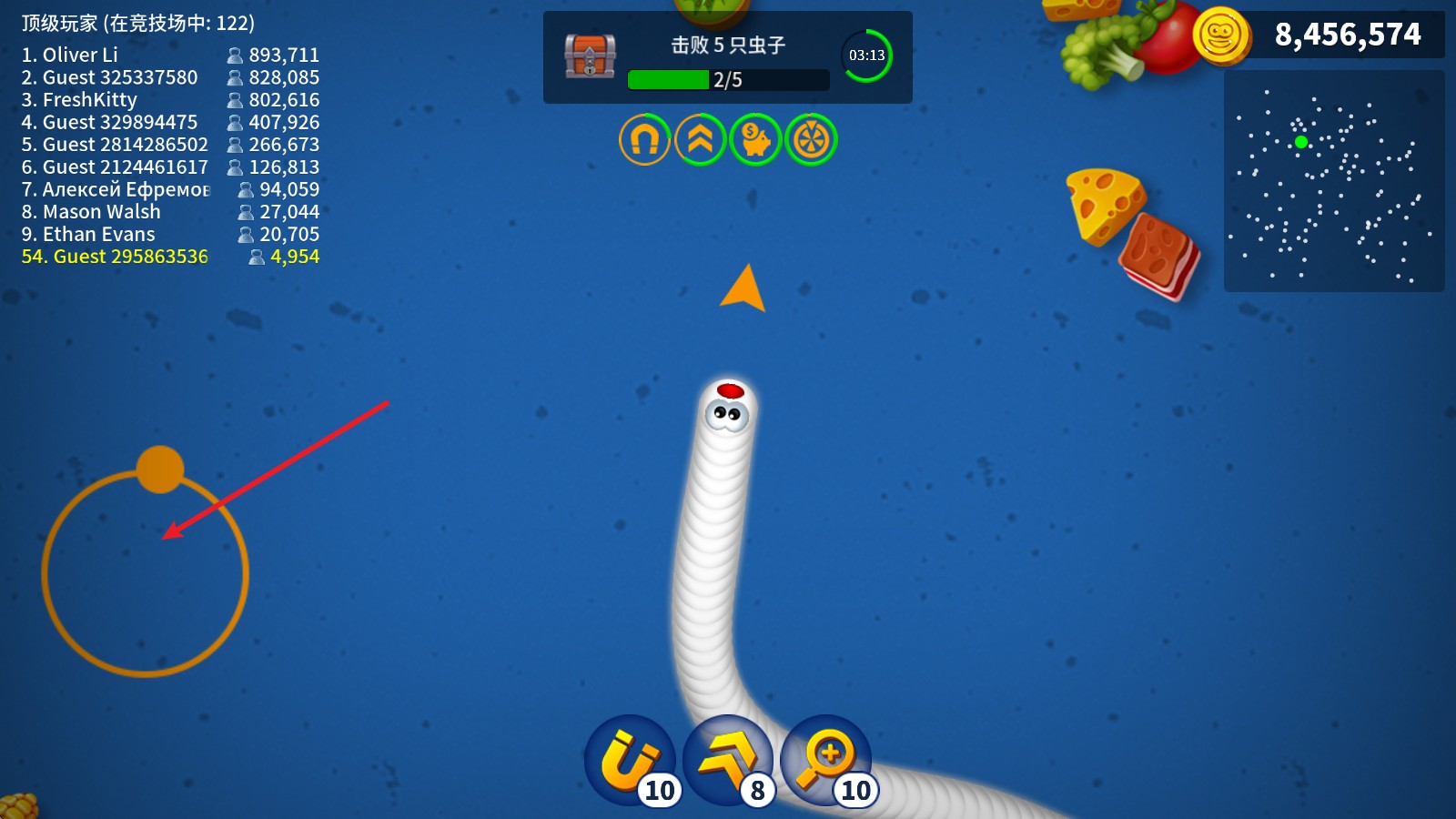Use the speed boost arrow power-up
Image resolution: width=1456 pixels, height=819 pixels.
[x=728, y=761]
